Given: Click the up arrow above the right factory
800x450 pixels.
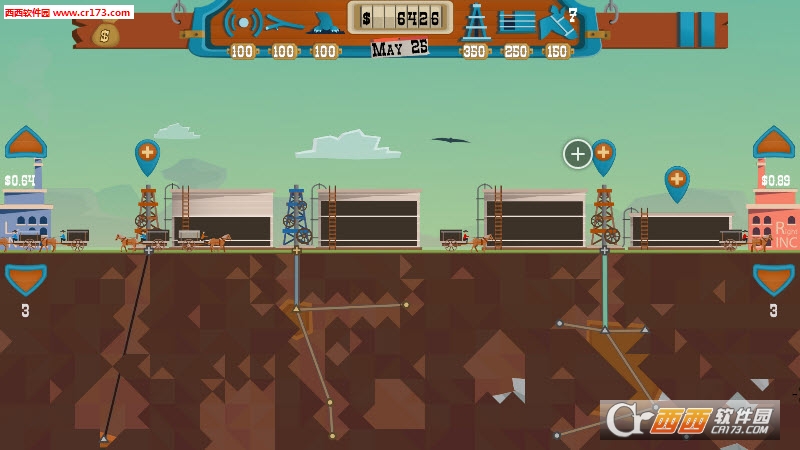Looking at the screenshot, I should 773,143.
